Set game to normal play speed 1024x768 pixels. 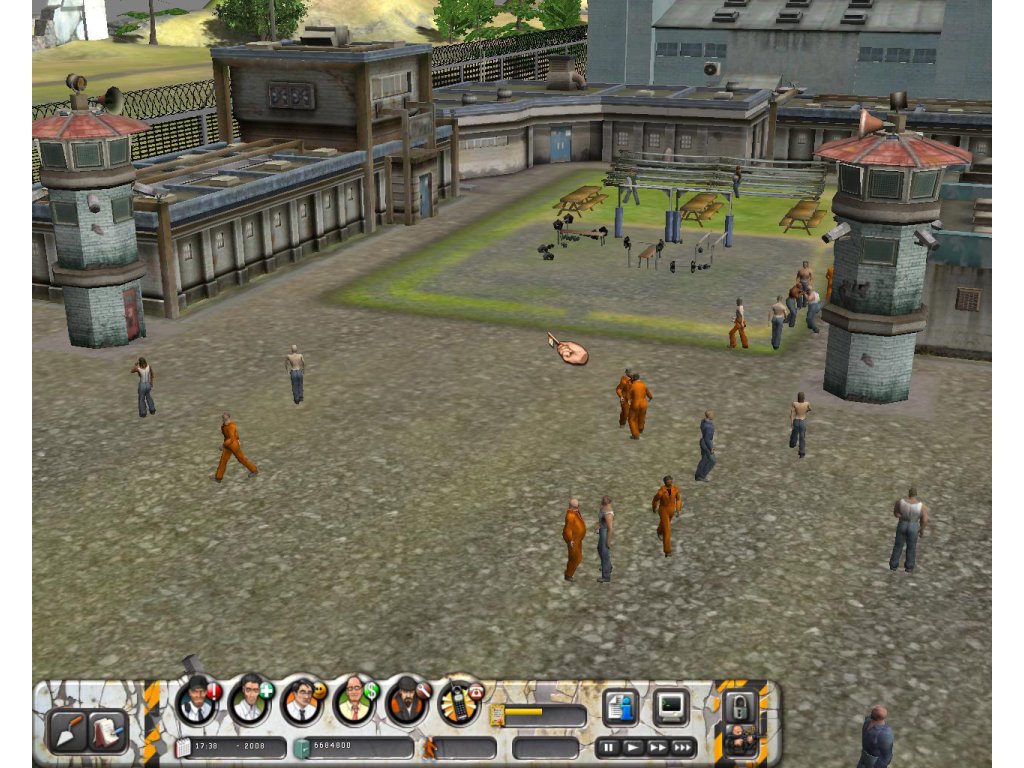pyautogui.click(x=633, y=747)
